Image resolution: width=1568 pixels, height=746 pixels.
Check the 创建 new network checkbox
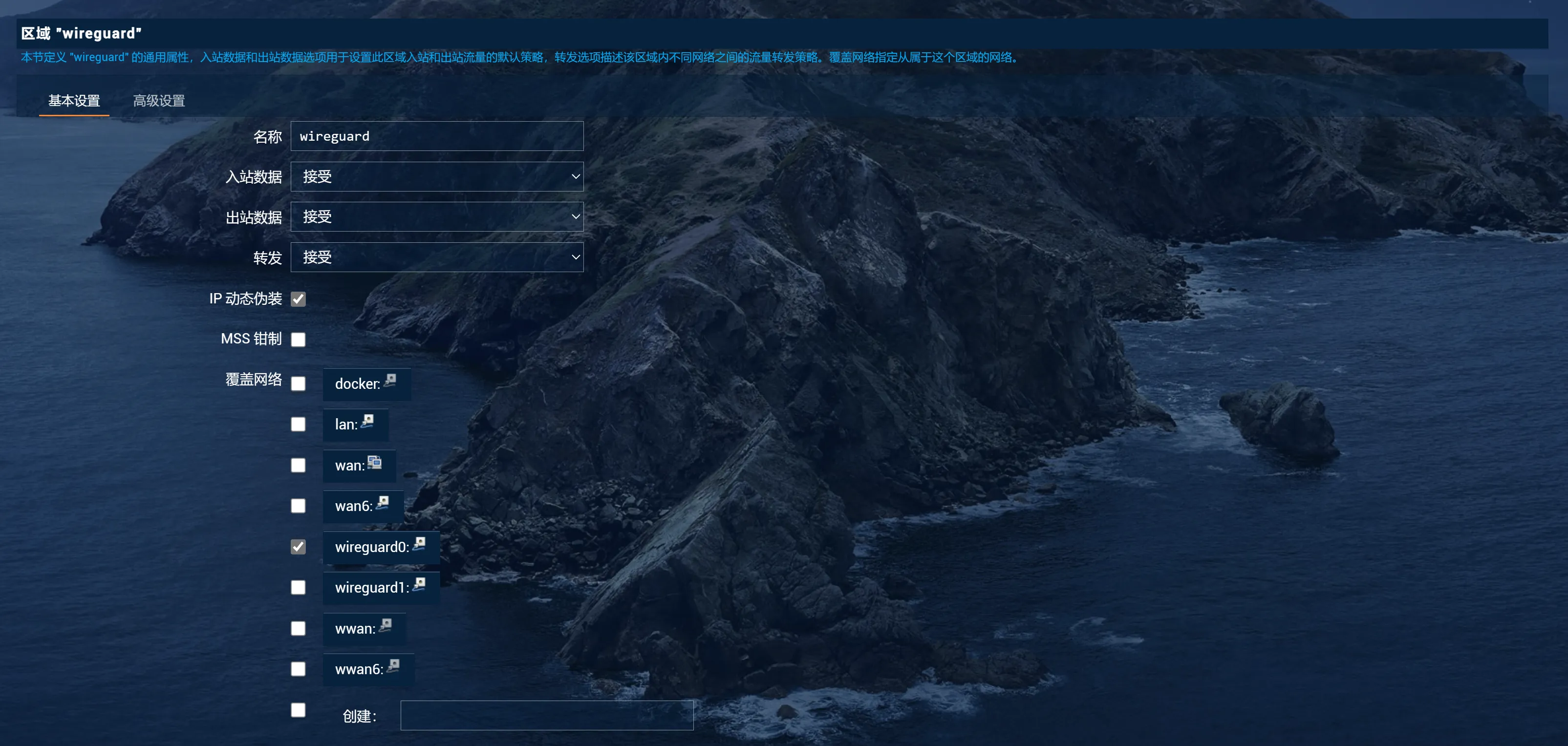click(x=298, y=709)
